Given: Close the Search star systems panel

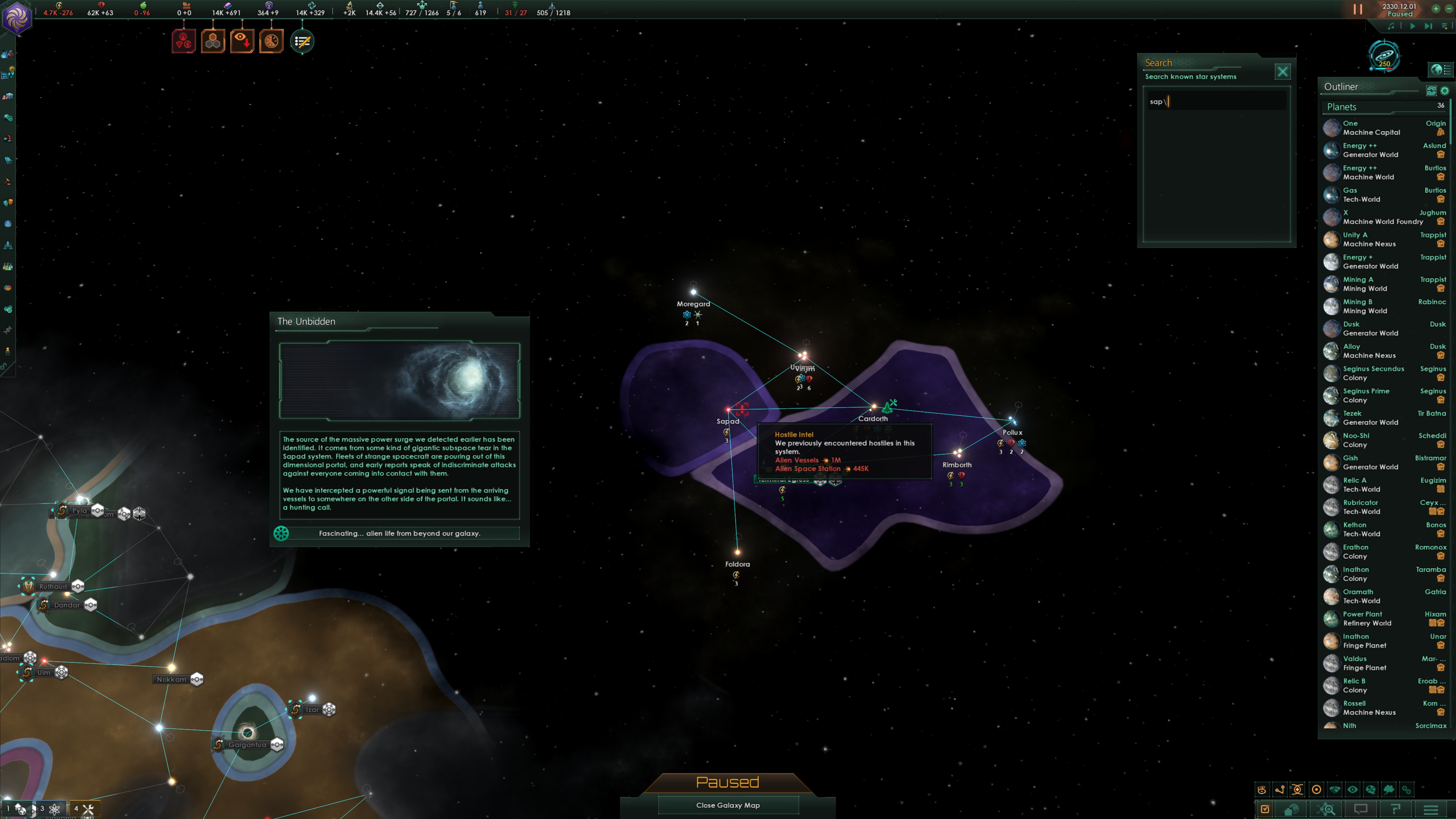Looking at the screenshot, I should click(1282, 72).
